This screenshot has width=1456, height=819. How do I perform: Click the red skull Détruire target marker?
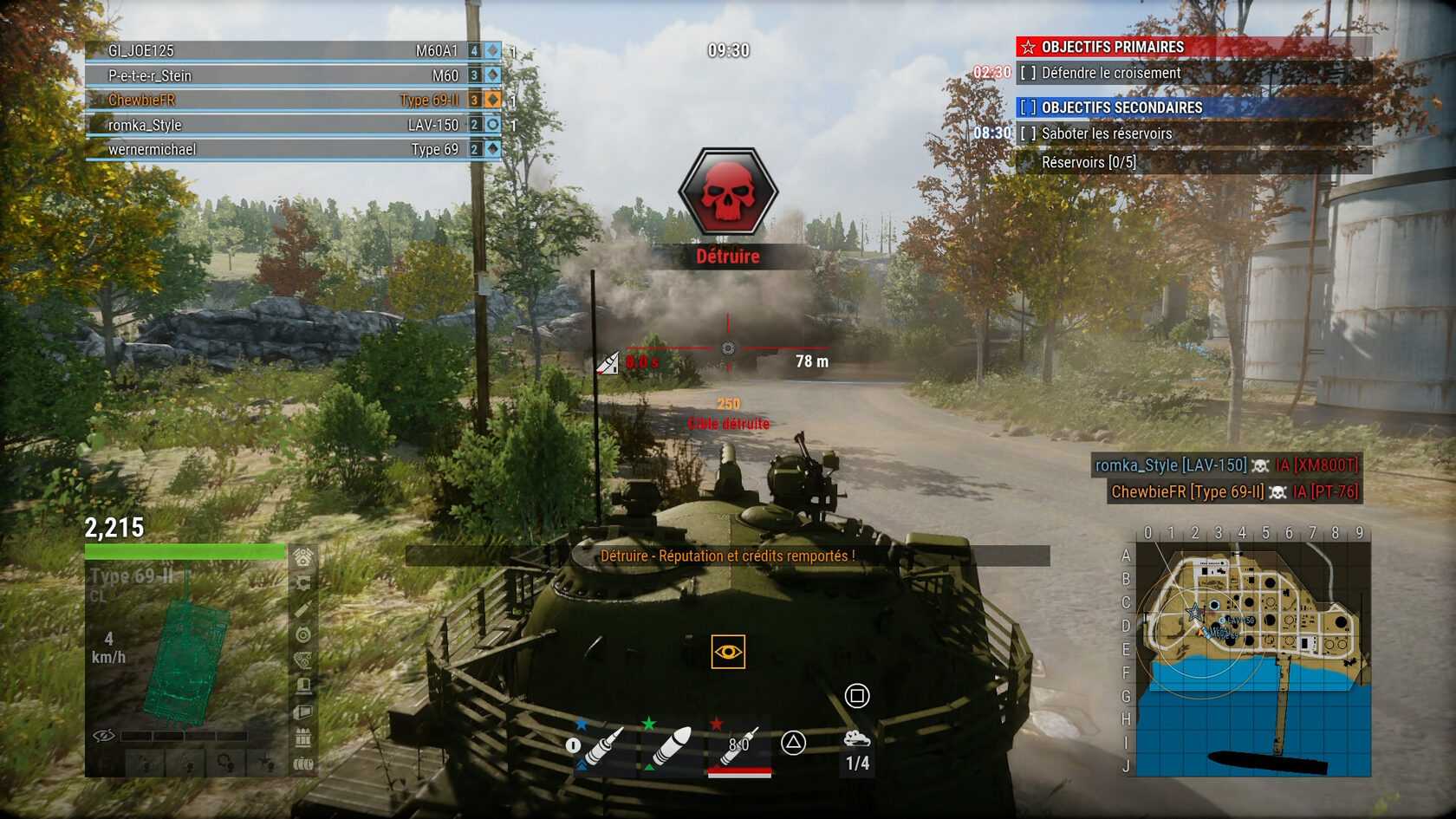pos(728,192)
